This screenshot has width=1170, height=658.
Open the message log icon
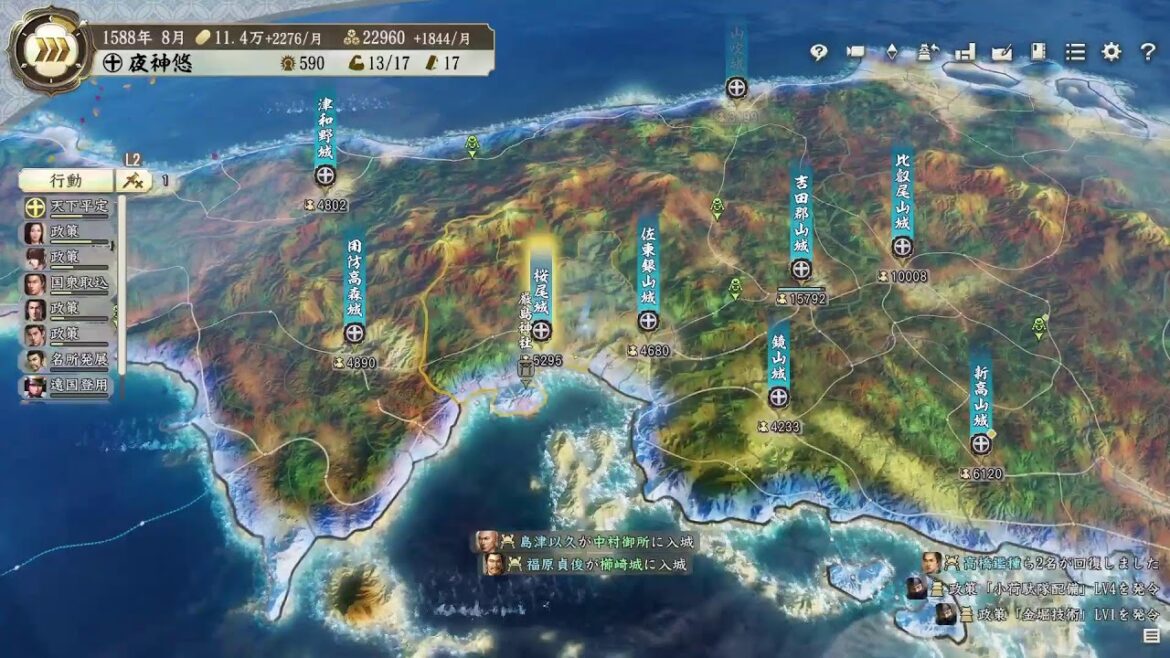[1151, 635]
